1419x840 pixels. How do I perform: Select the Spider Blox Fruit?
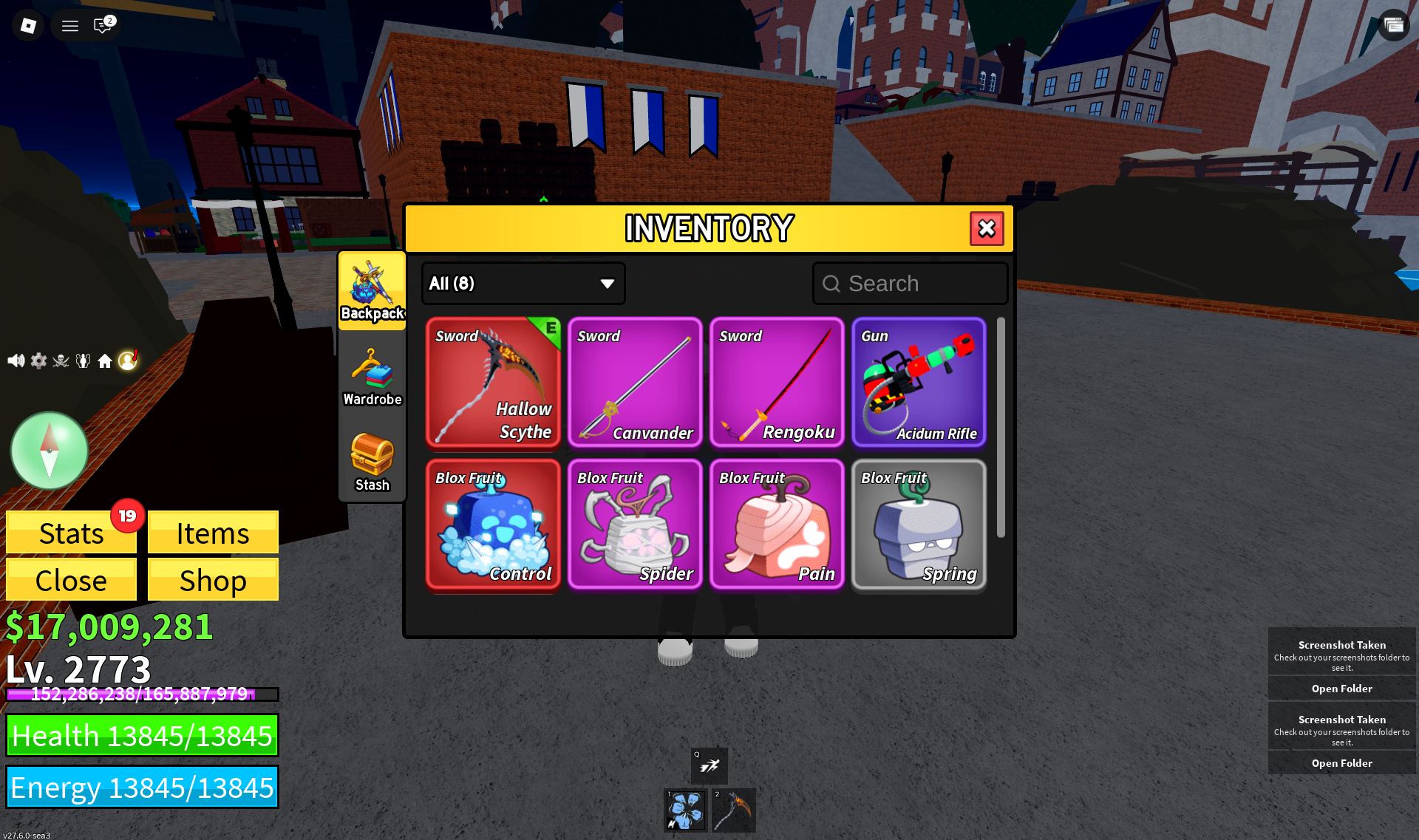tap(635, 525)
